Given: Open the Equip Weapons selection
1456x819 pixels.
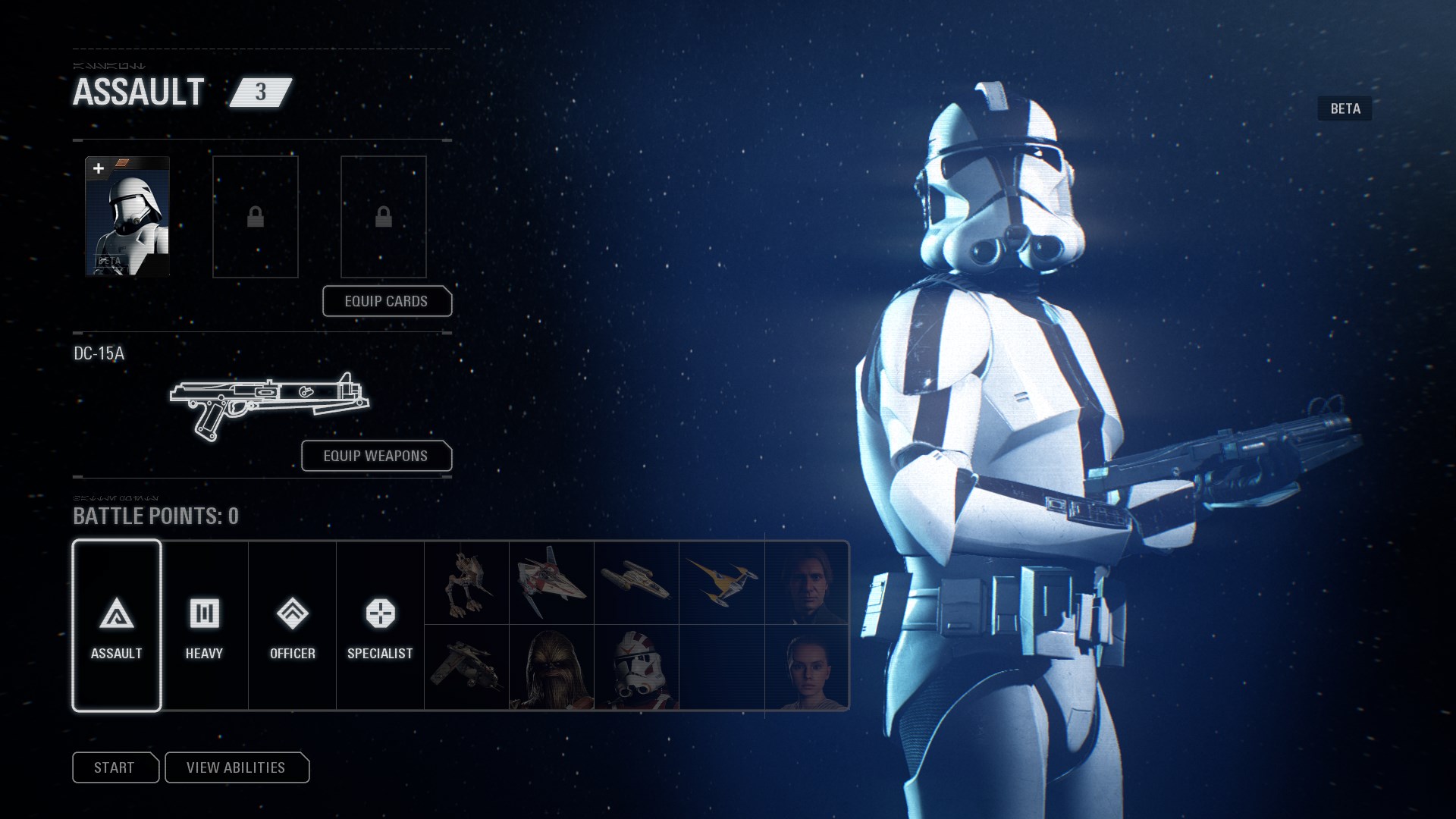Looking at the screenshot, I should 375,456.
